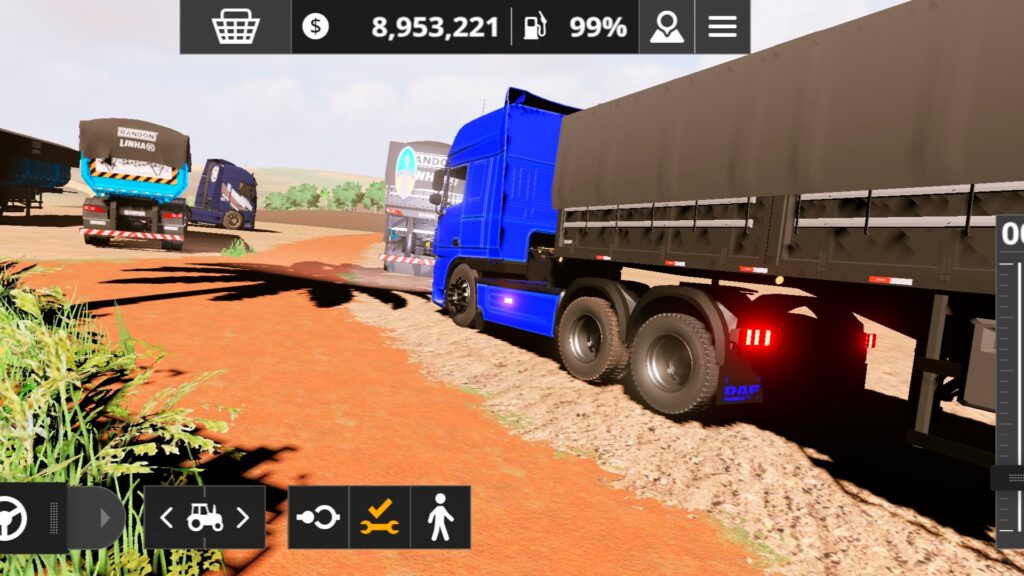Exit the vehicle with the walking person icon

coord(440,517)
